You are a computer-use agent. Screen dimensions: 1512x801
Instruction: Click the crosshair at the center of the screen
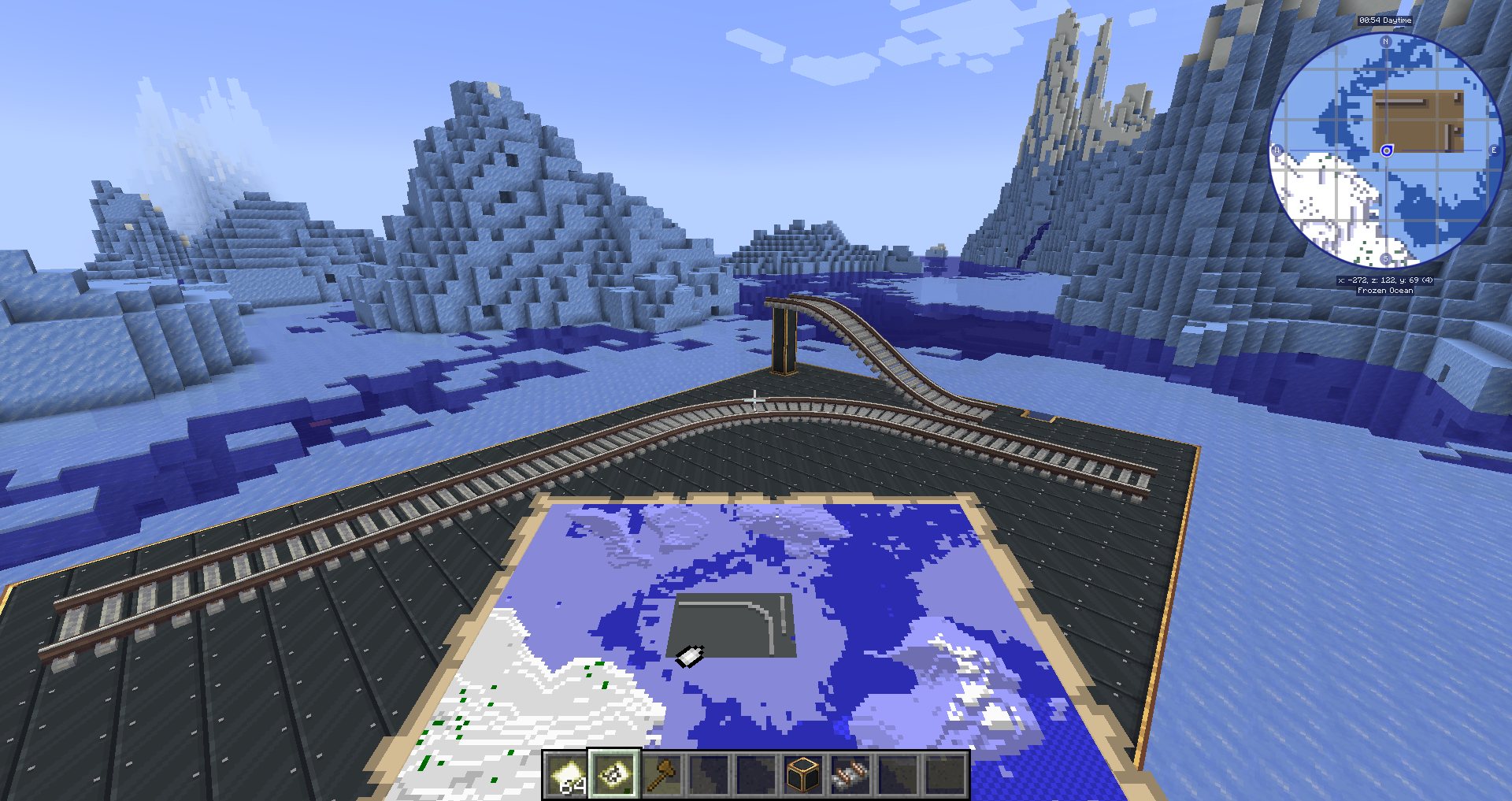click(756, 400)
